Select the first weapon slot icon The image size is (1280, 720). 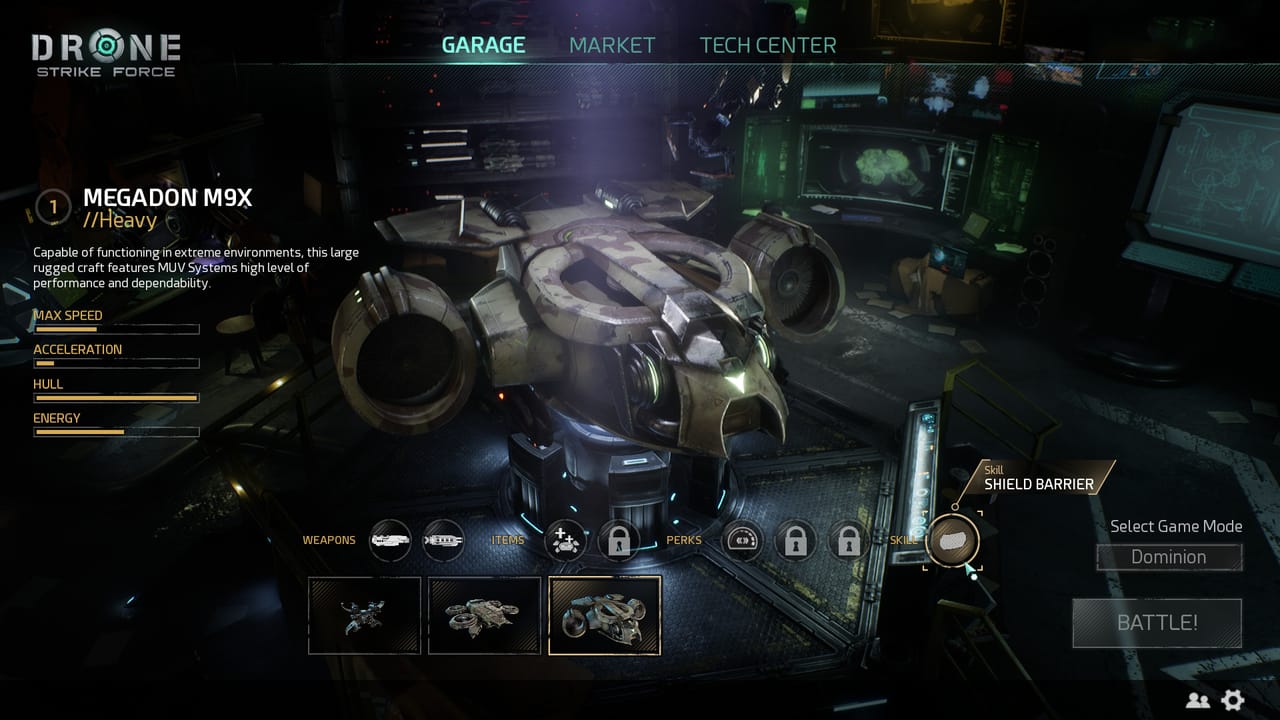tap(392, 540)
